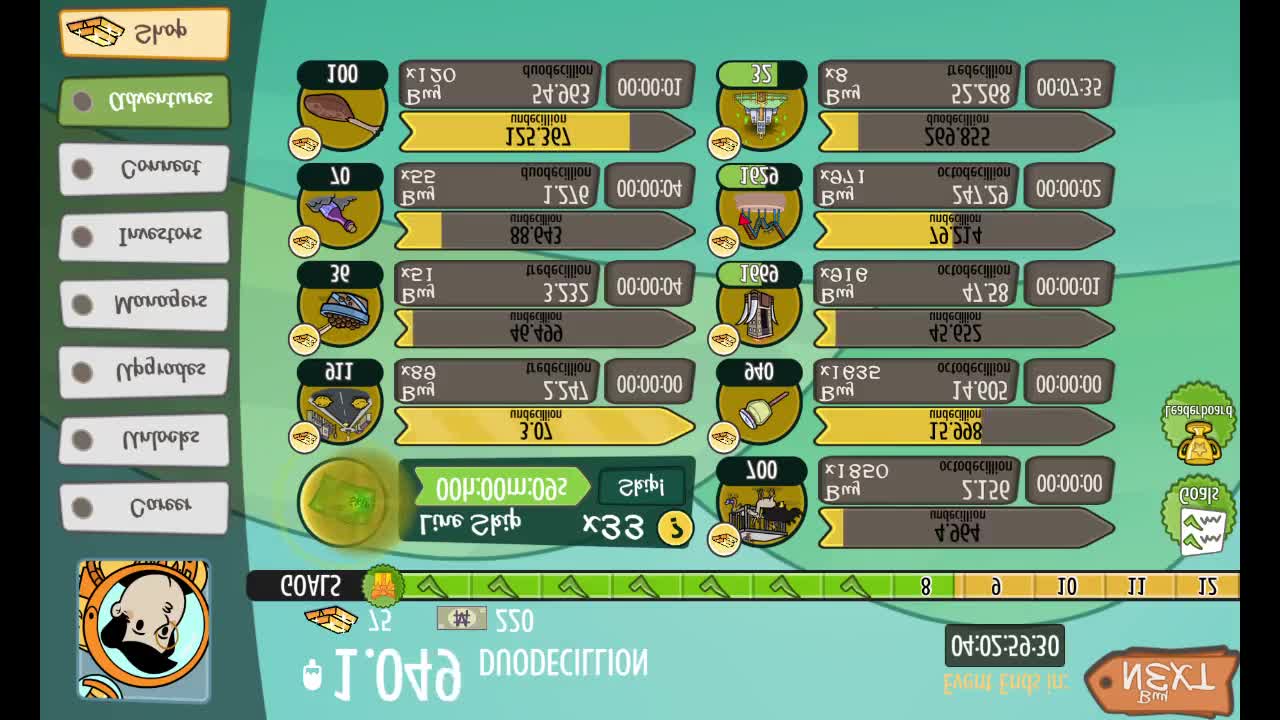
Task: Open the Connect menu
Action: [x=144, y=169]
